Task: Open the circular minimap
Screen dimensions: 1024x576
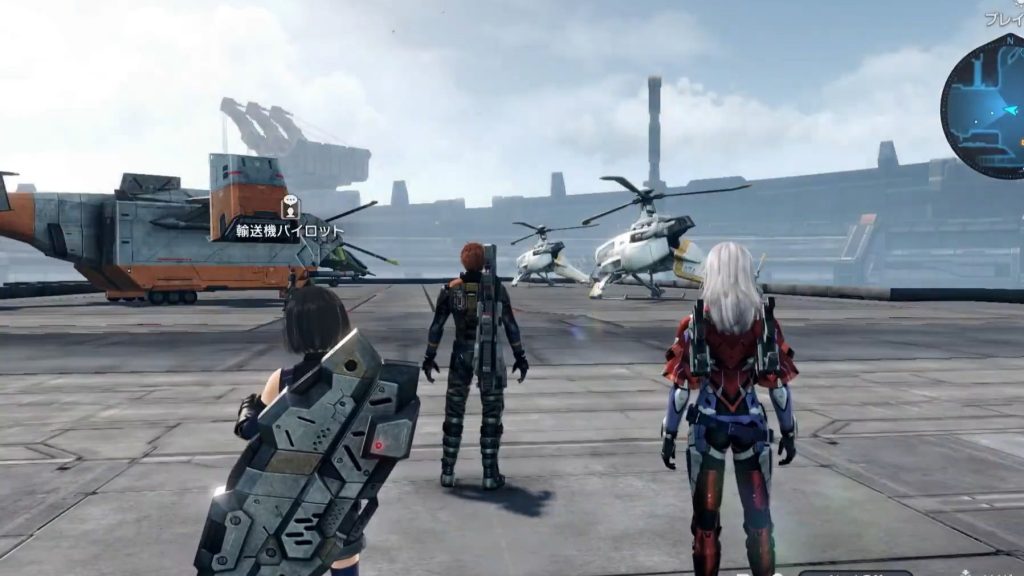Action: tap(985, 105)
